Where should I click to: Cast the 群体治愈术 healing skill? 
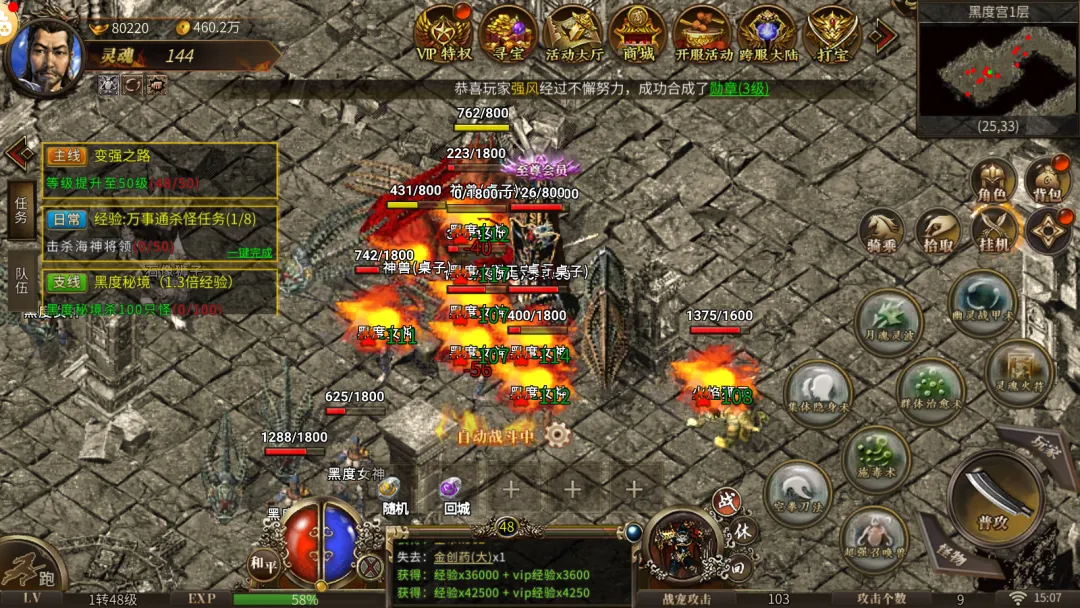[x=930, y=391]
